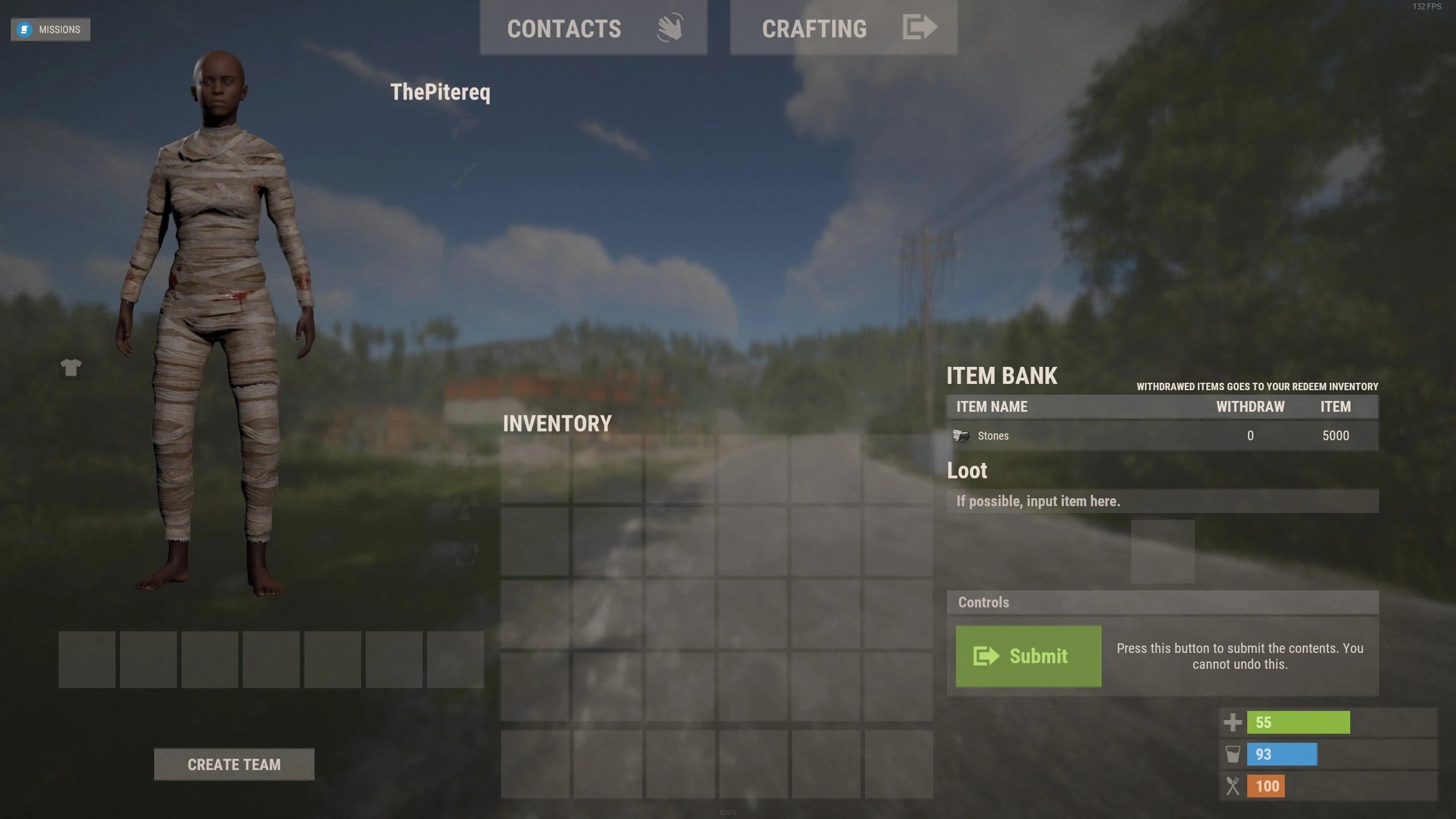Click the Stones withdraw amount field
1456x819 pixels.
(1250, 436)
